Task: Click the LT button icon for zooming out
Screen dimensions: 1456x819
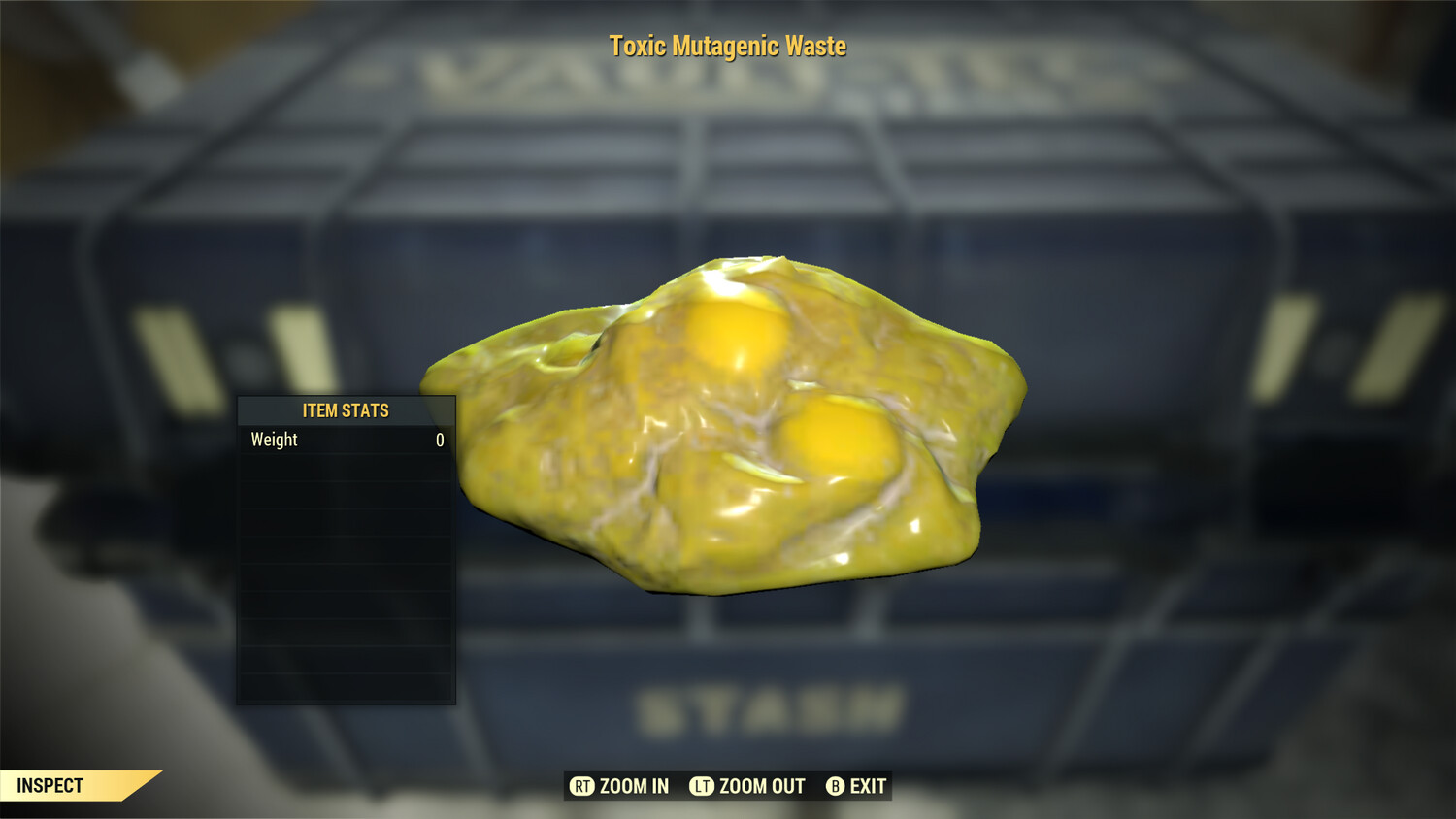Action: pyautogui.click(x=702, y=785)
